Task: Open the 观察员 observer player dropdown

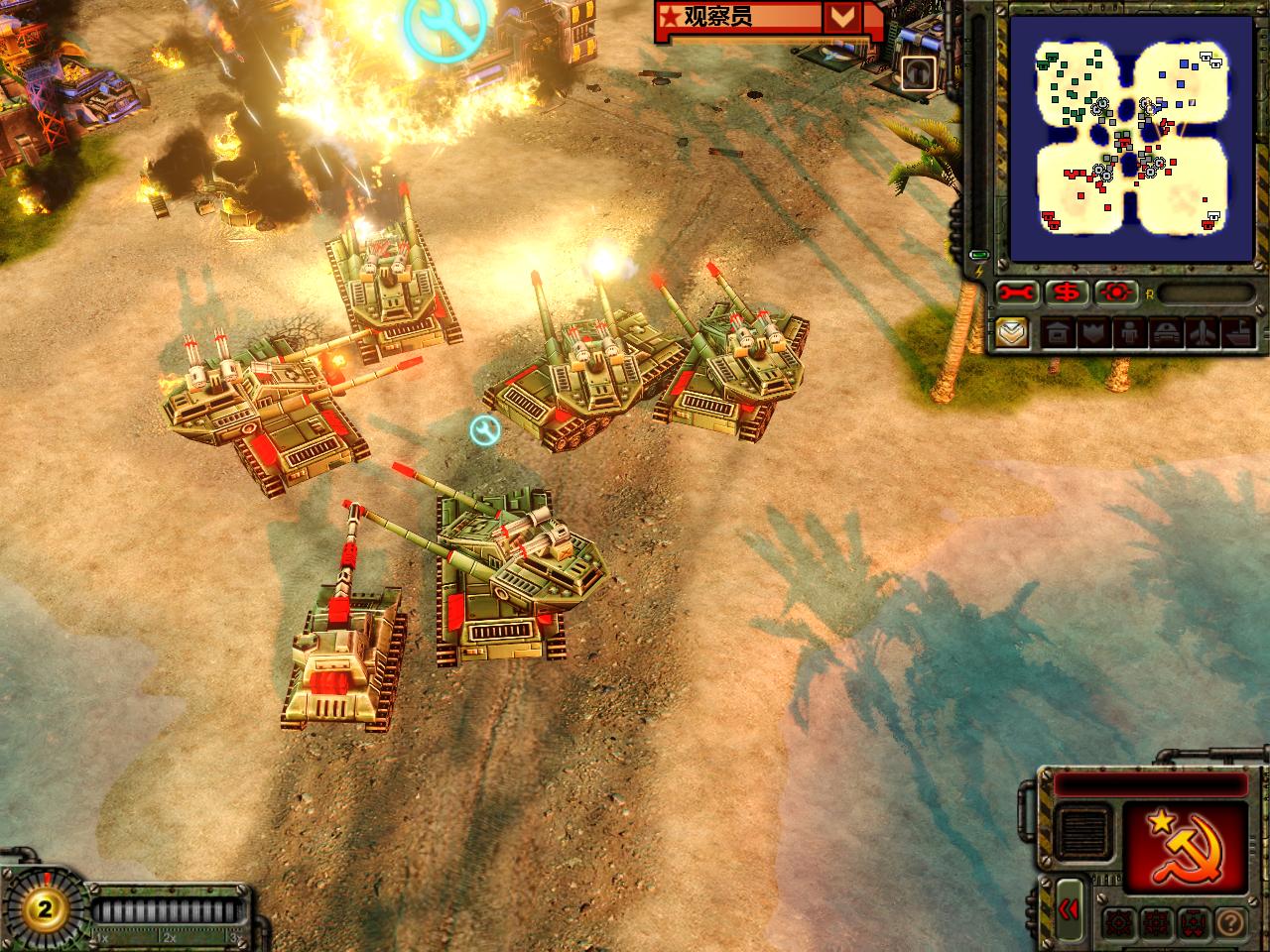Action: coord(841,17)
